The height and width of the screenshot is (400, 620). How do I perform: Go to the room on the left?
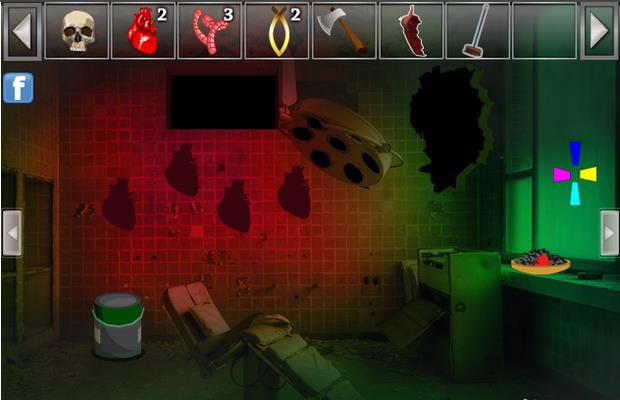(x=12, y=233)
